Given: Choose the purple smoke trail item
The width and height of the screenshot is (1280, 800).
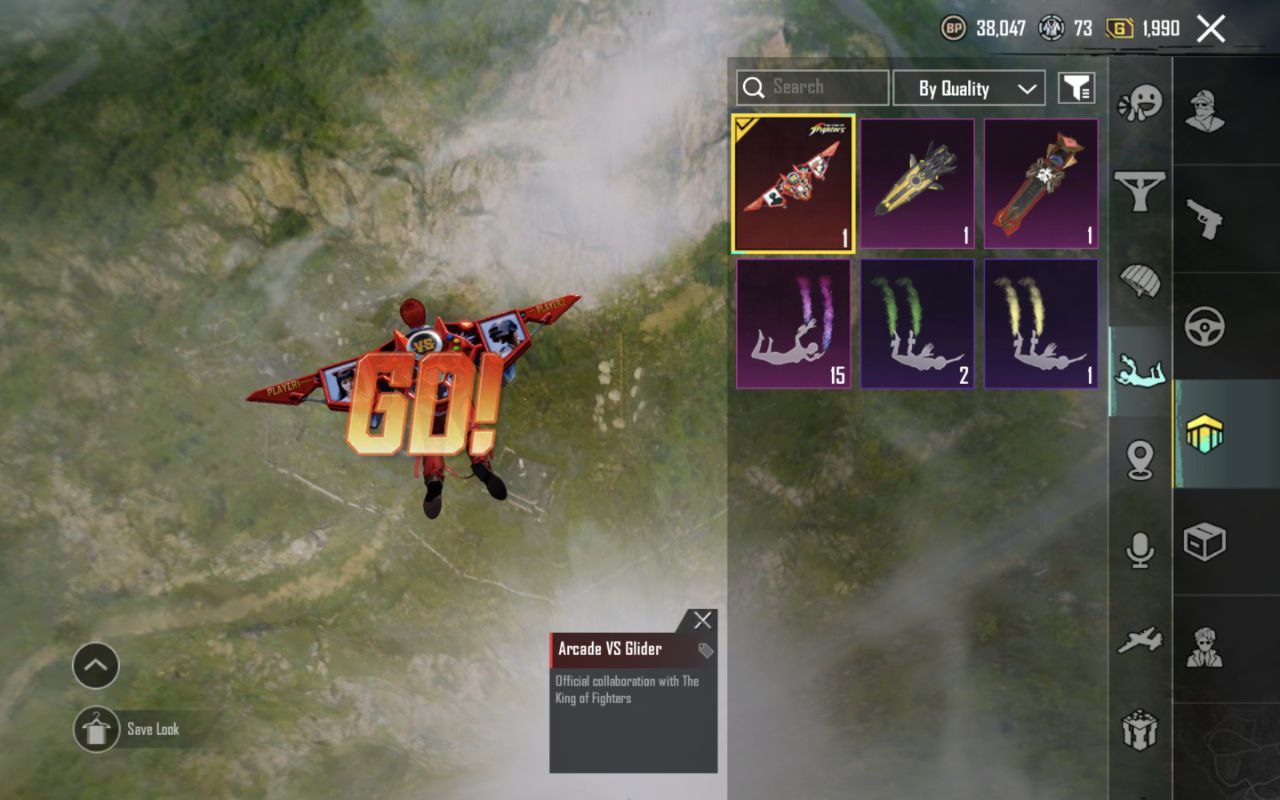Looking at the screenshot, I should (793, 324).
